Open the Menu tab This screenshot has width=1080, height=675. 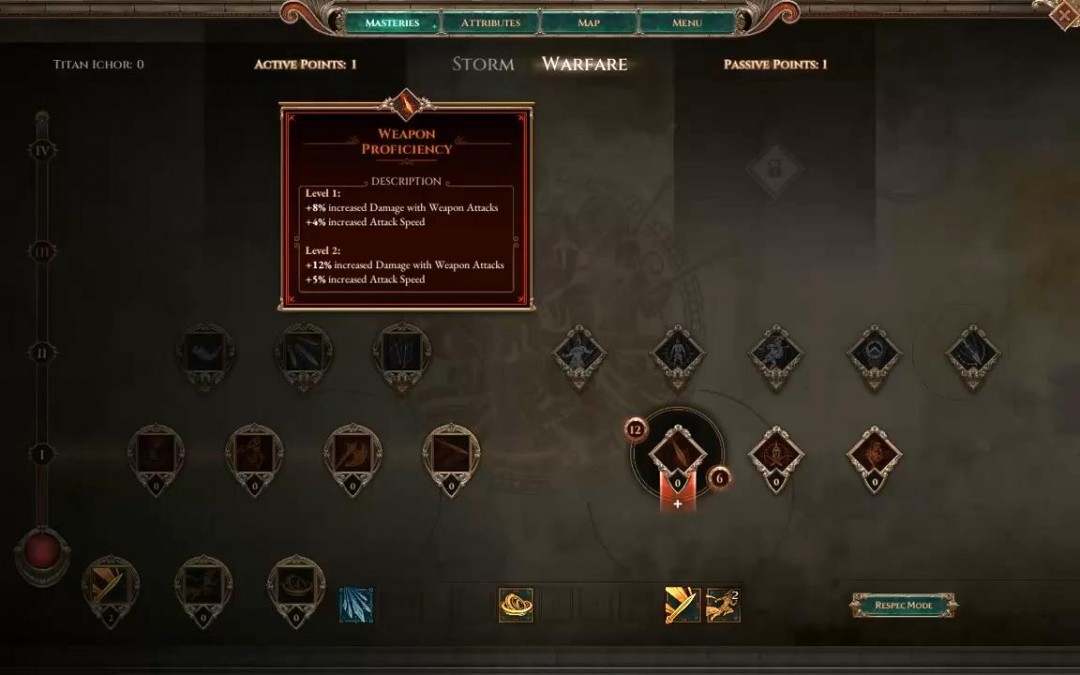point(687,22)
